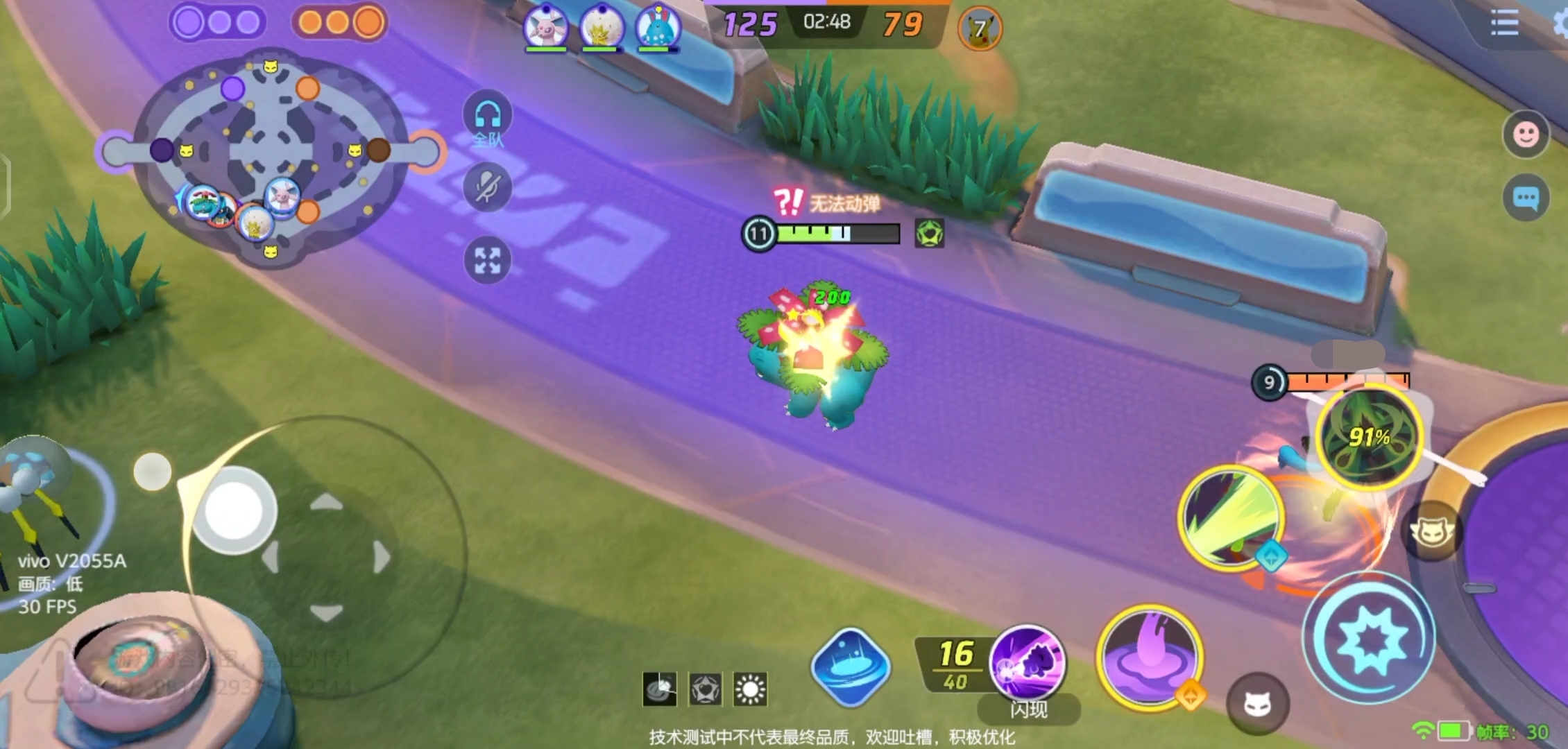Activate the green leaf slash skill
Image resolution: width=1568 pixels, height=749 pixels.
1231,517
